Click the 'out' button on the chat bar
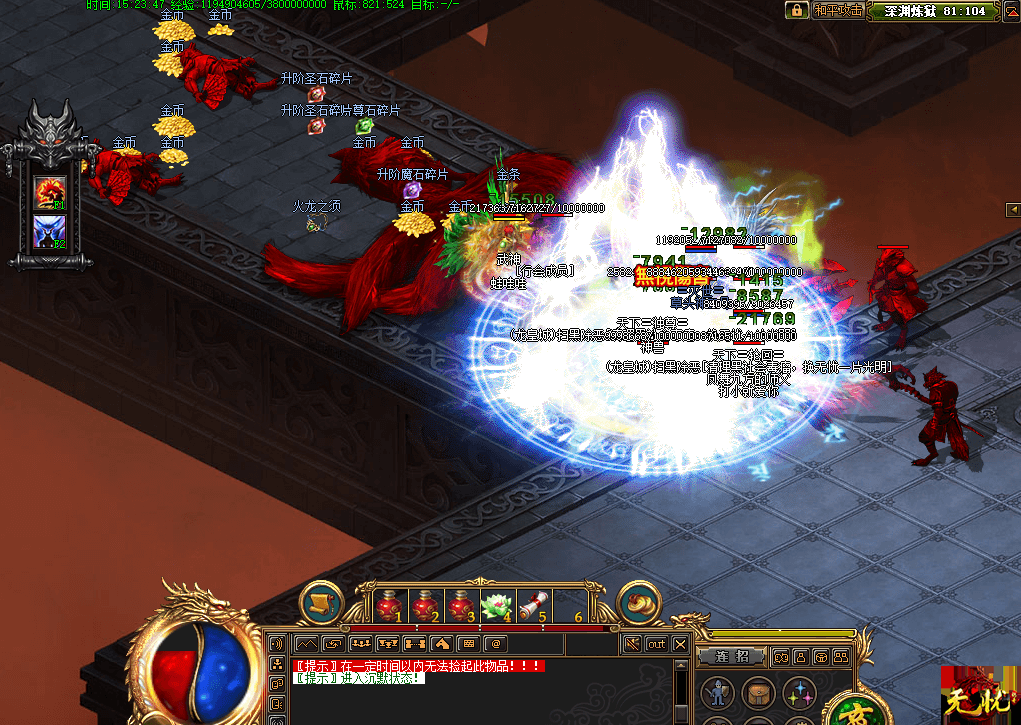The image size is (1021, 725). [656, 644]
